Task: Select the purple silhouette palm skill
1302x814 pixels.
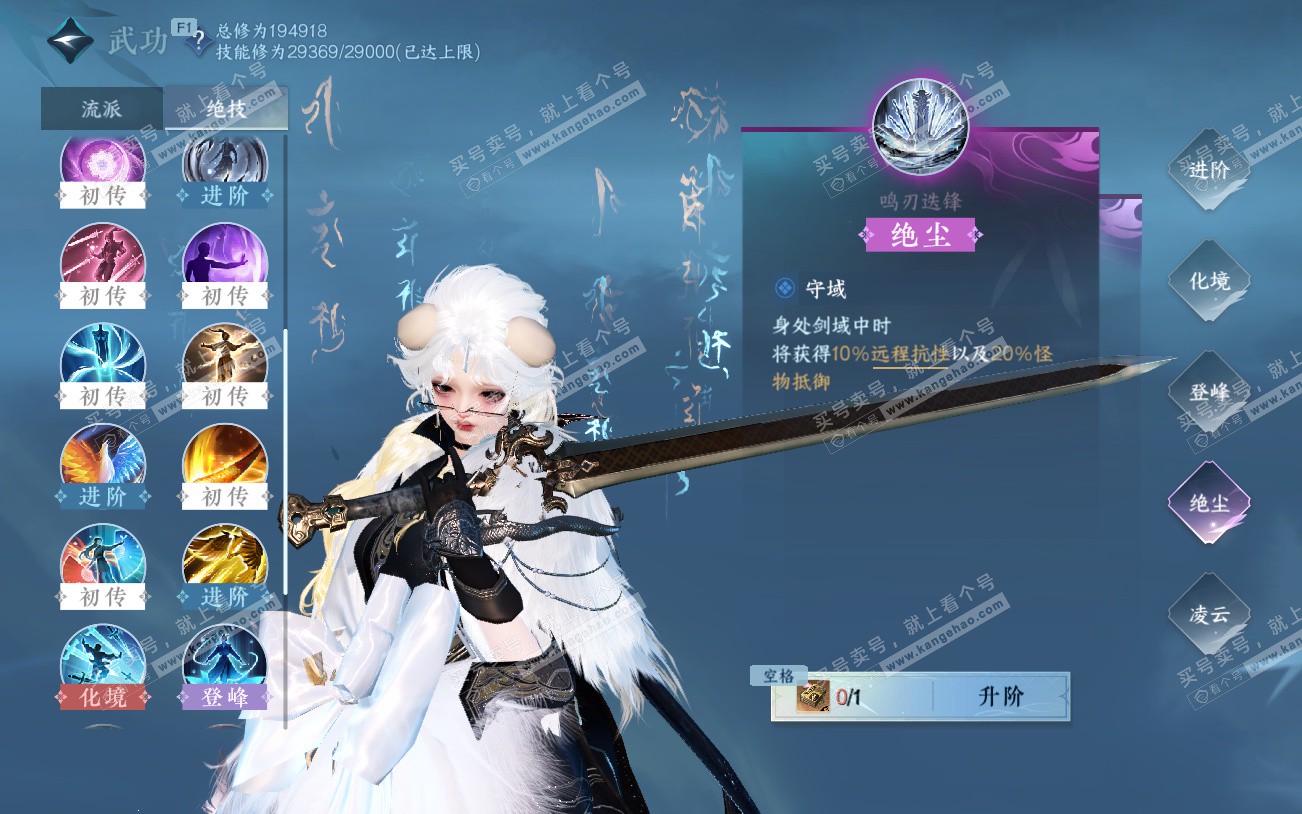Action: (225, 258)
